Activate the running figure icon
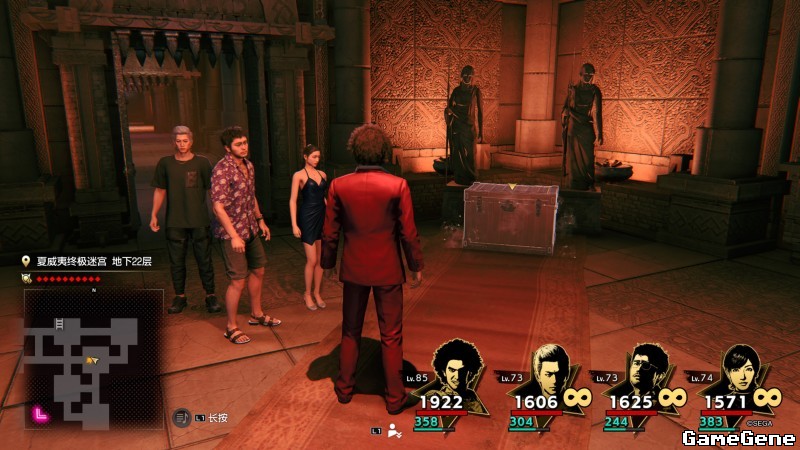This screenshot has height=450, width=800. point(394,431)
